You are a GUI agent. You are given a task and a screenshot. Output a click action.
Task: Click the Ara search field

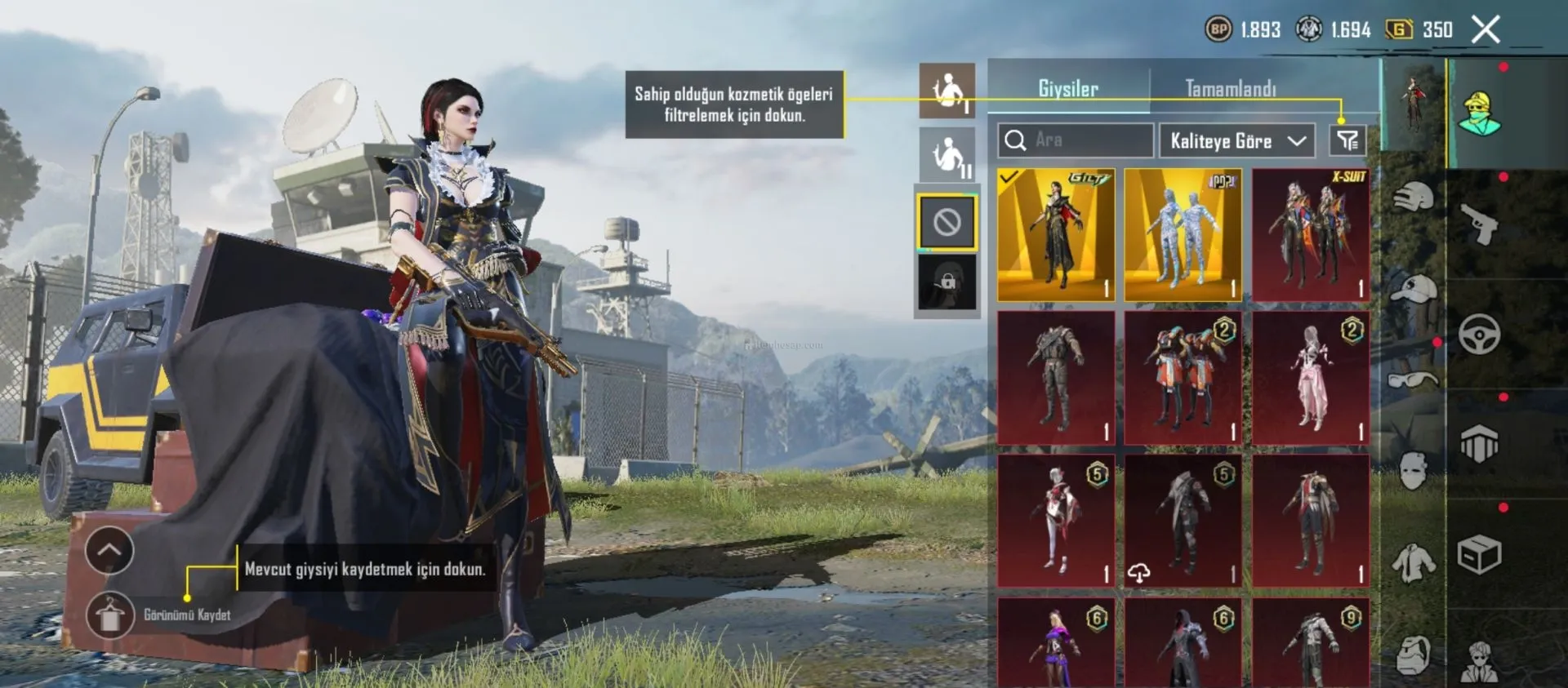coord(1076,140)
